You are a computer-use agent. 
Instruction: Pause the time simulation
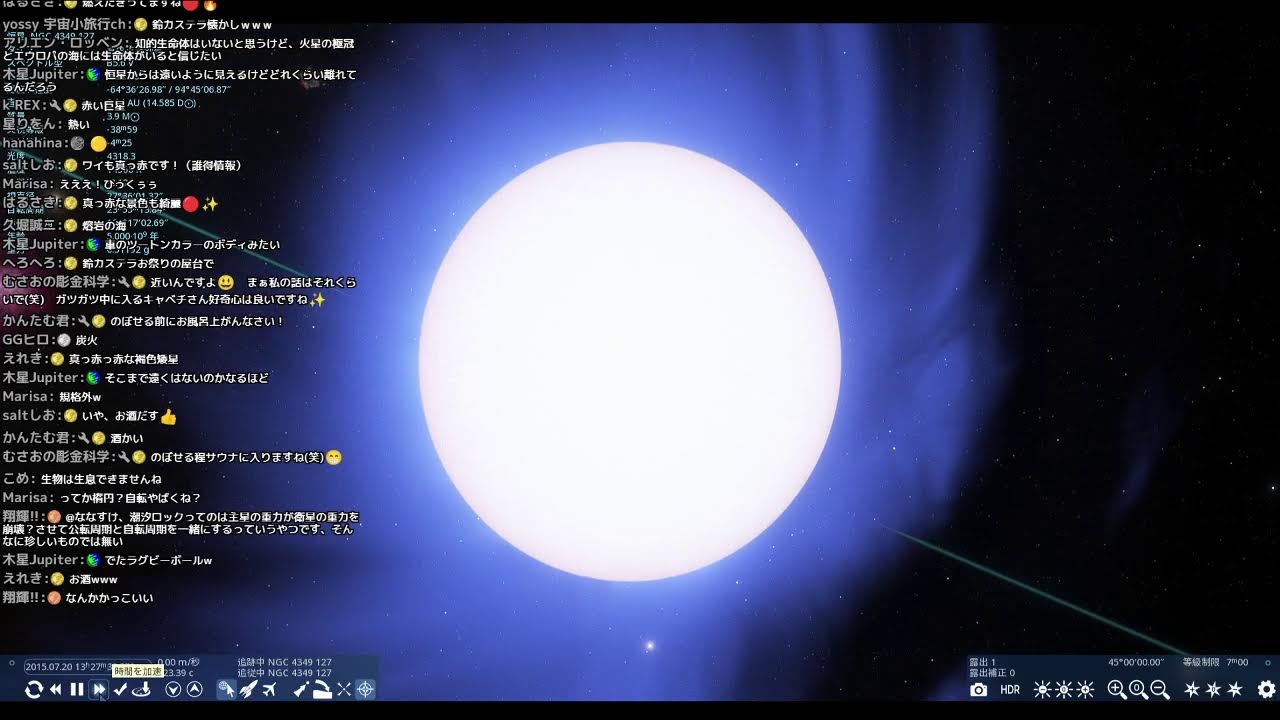point(77,689)
